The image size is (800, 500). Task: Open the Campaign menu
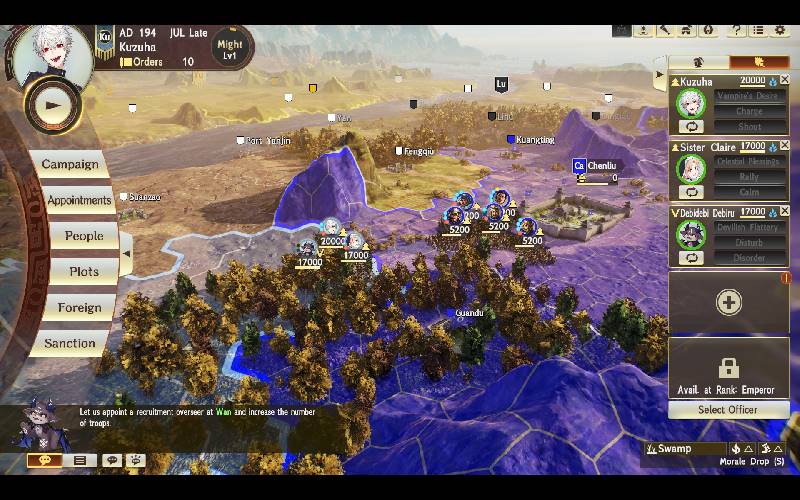70,164
